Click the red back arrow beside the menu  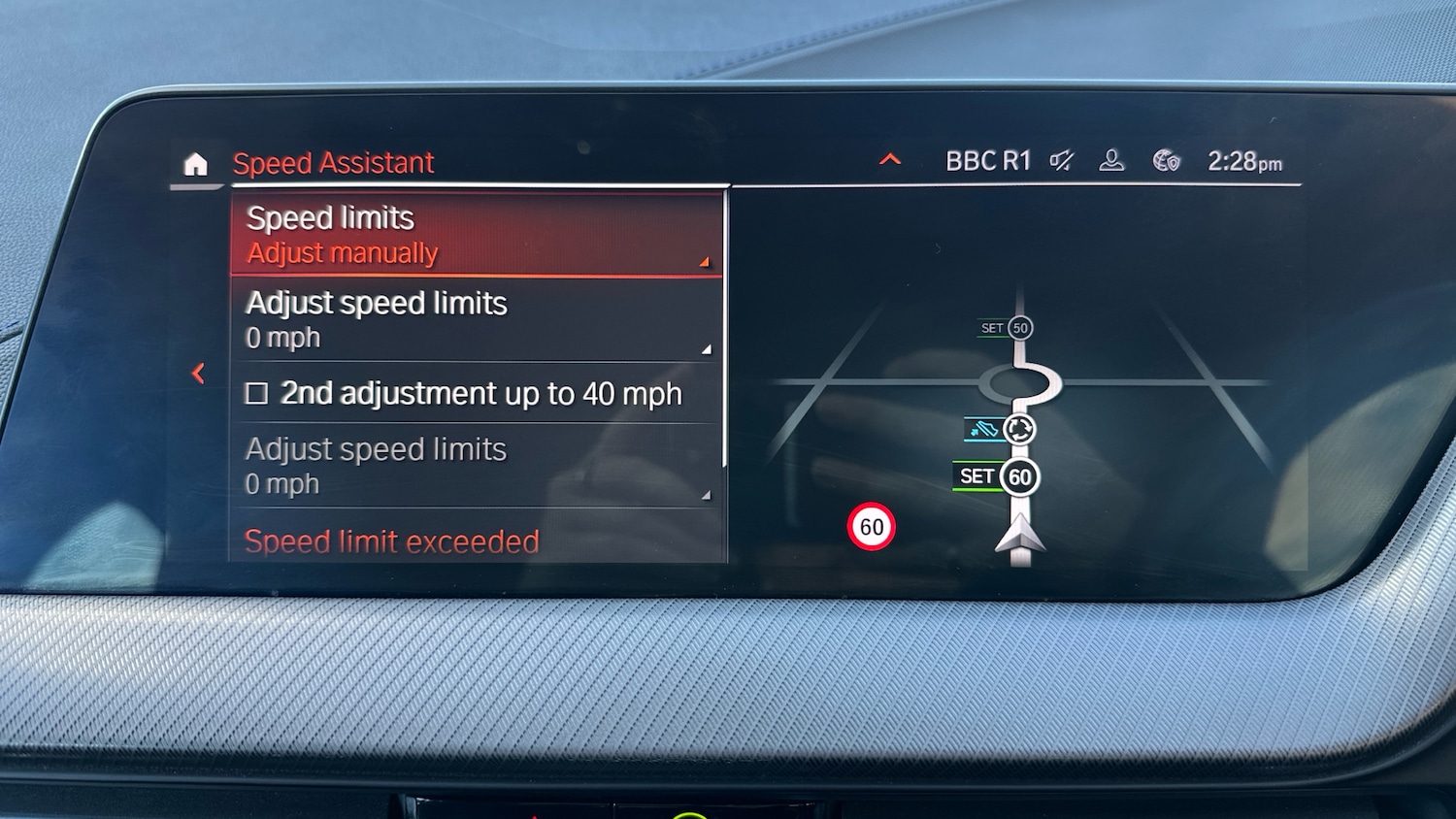click(199, 373)
